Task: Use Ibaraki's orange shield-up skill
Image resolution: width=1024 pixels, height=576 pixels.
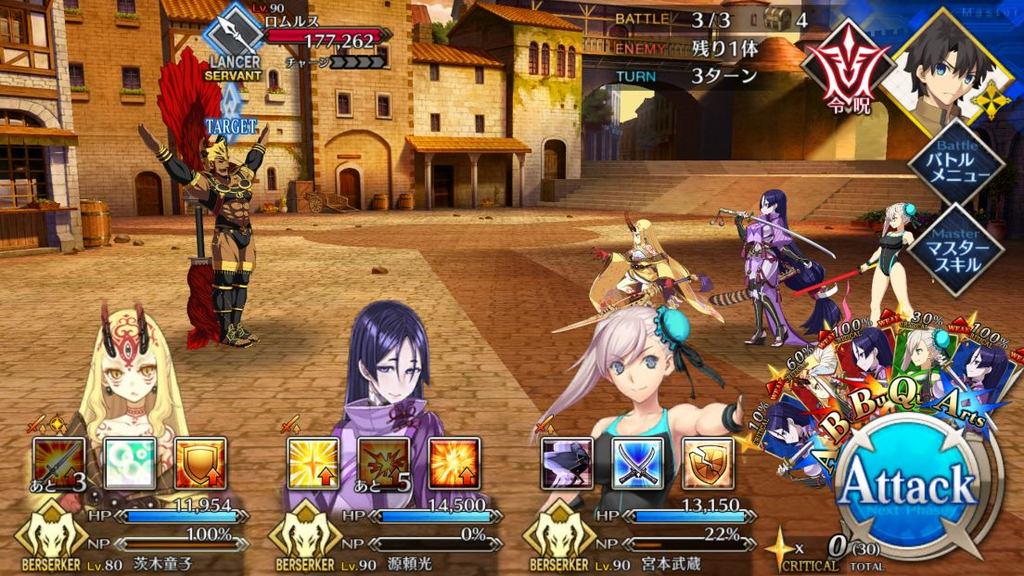Action: pos(200,464)
